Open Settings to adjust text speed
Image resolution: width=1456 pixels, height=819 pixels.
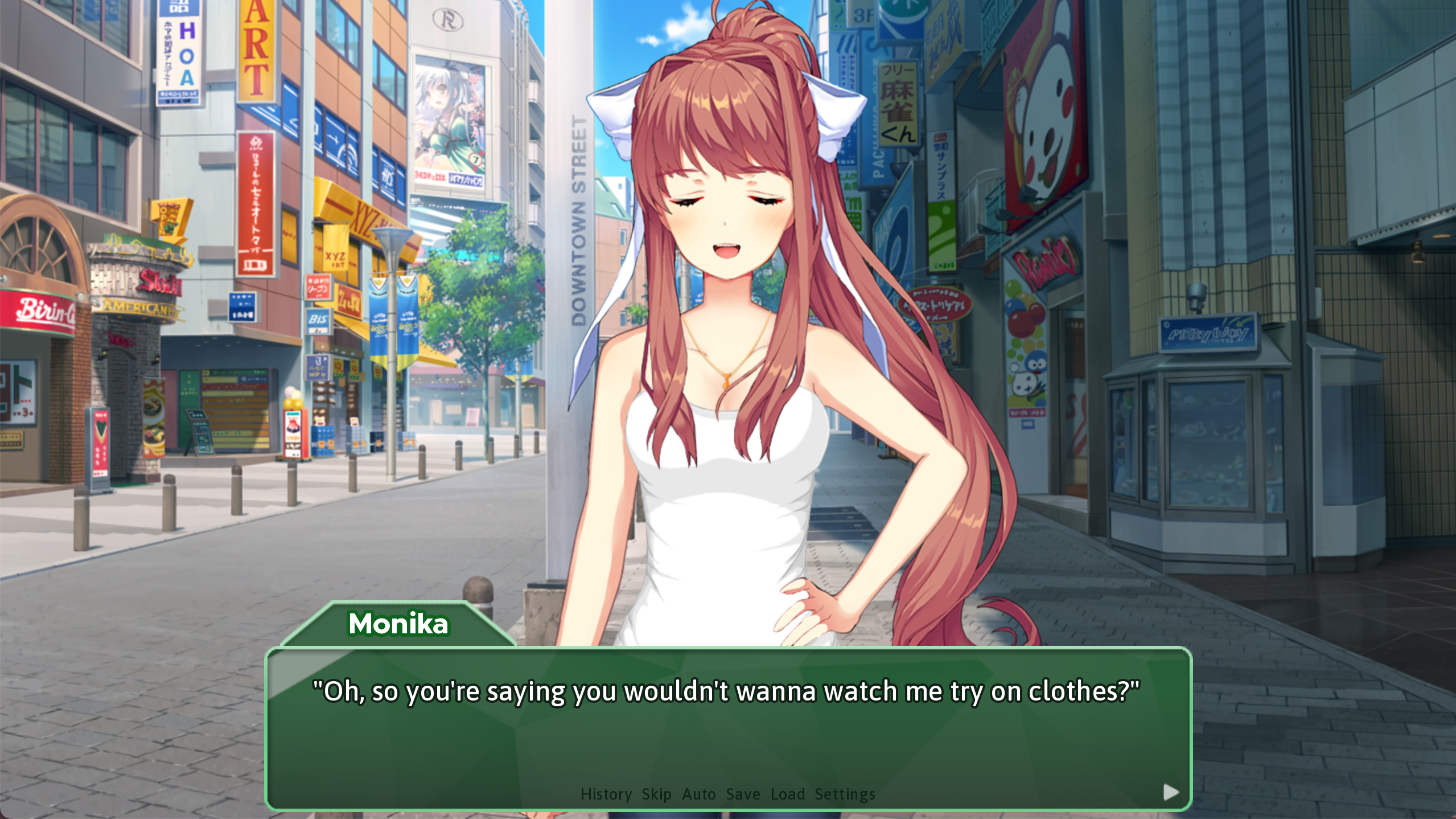(x=845, y=794)
